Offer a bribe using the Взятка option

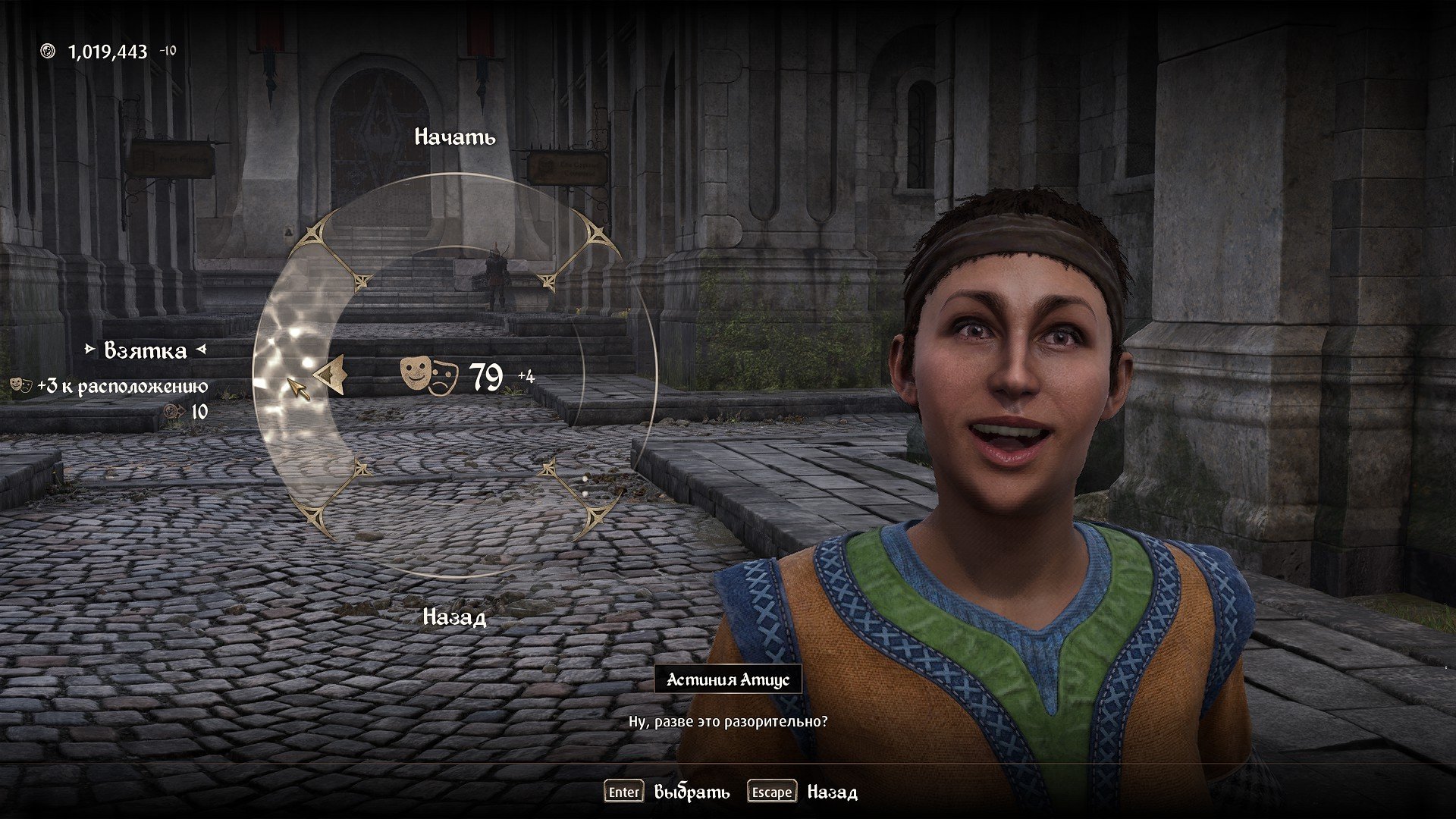146,350
